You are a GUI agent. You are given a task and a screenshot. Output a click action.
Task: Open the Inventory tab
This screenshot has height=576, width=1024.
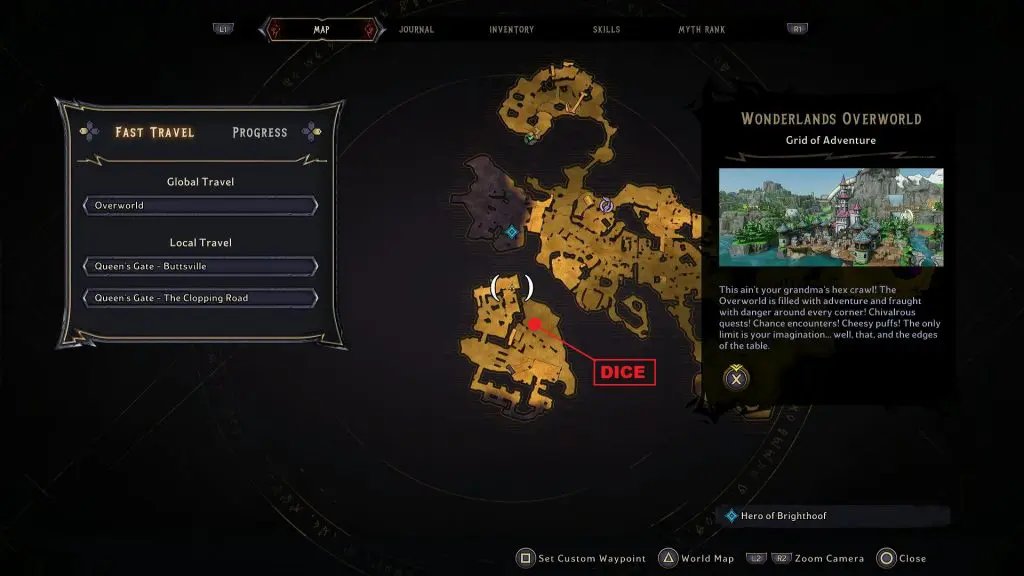coord(511,30)
